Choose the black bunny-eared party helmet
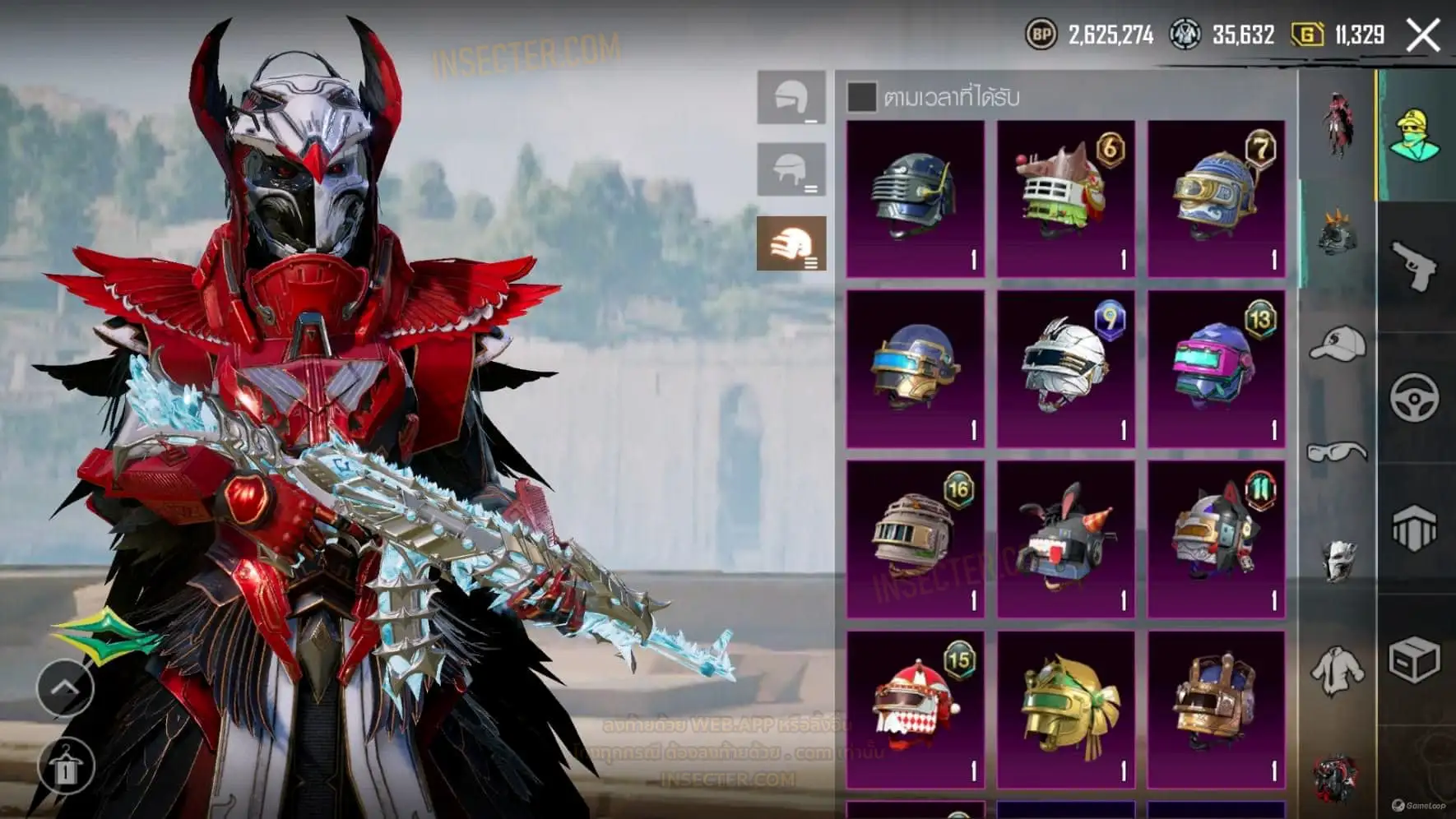Viewport: 1456px width, 819px height. tap(1065, 539)
